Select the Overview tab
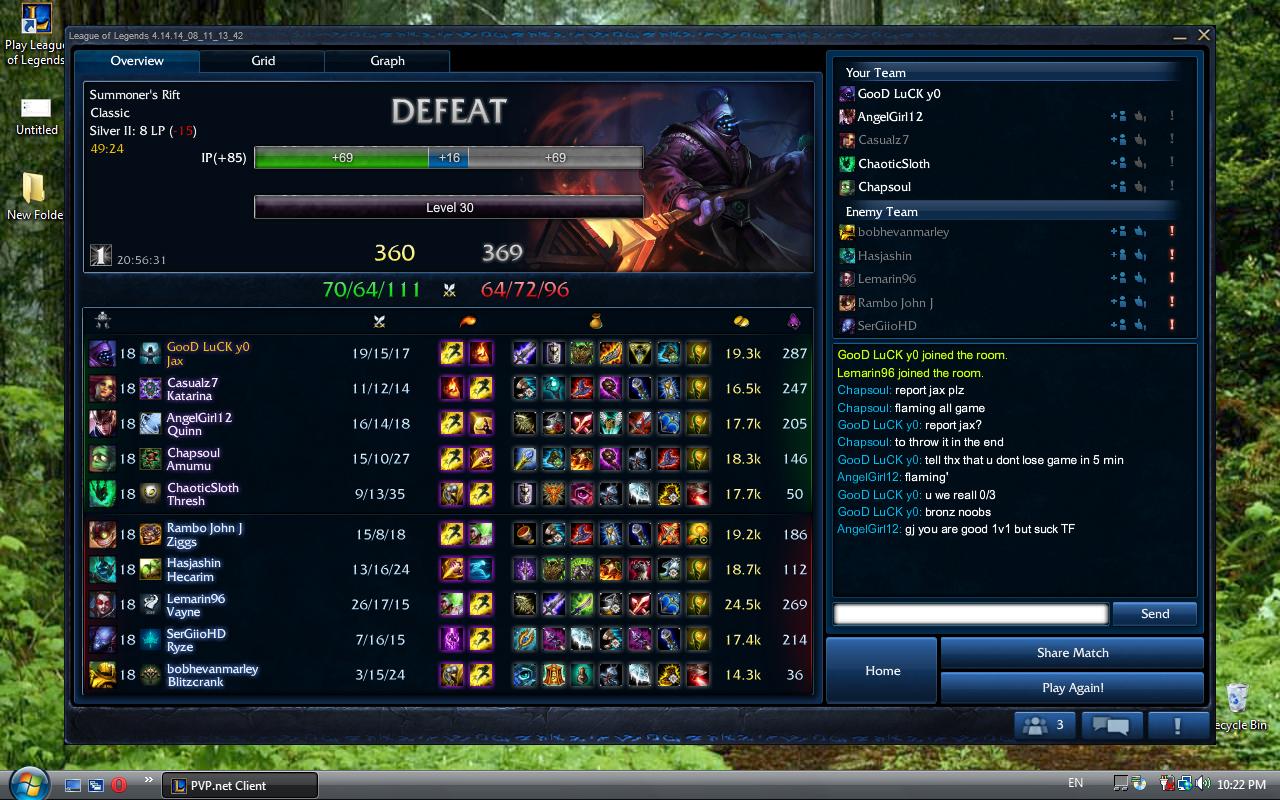Viewport: 1280px width, 800px height. click(x=137, y=61)
